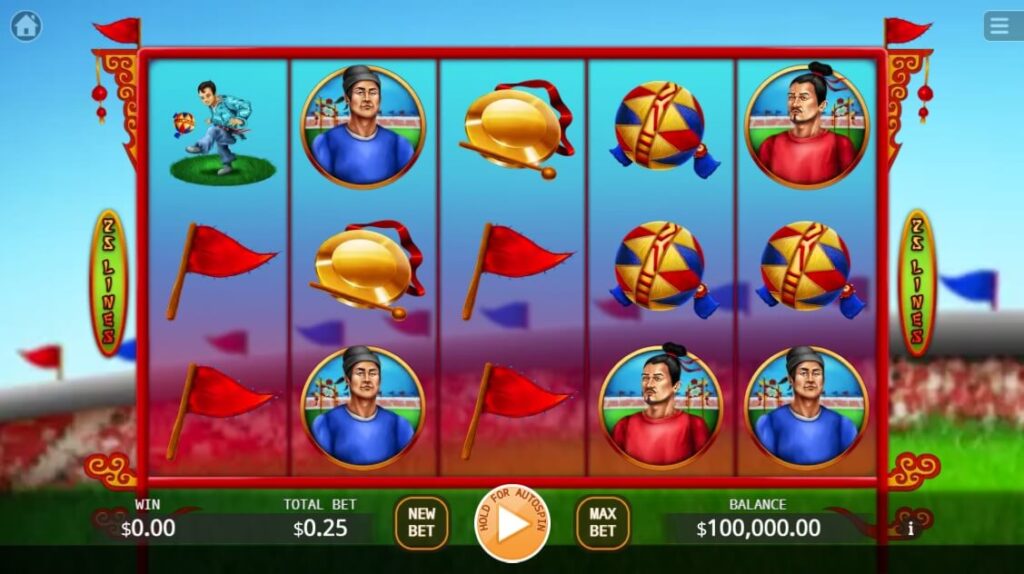This screenshot has width=1024, height=574.
Task: Spin the reels with the orange play button
Action: (x=512, y=523)
